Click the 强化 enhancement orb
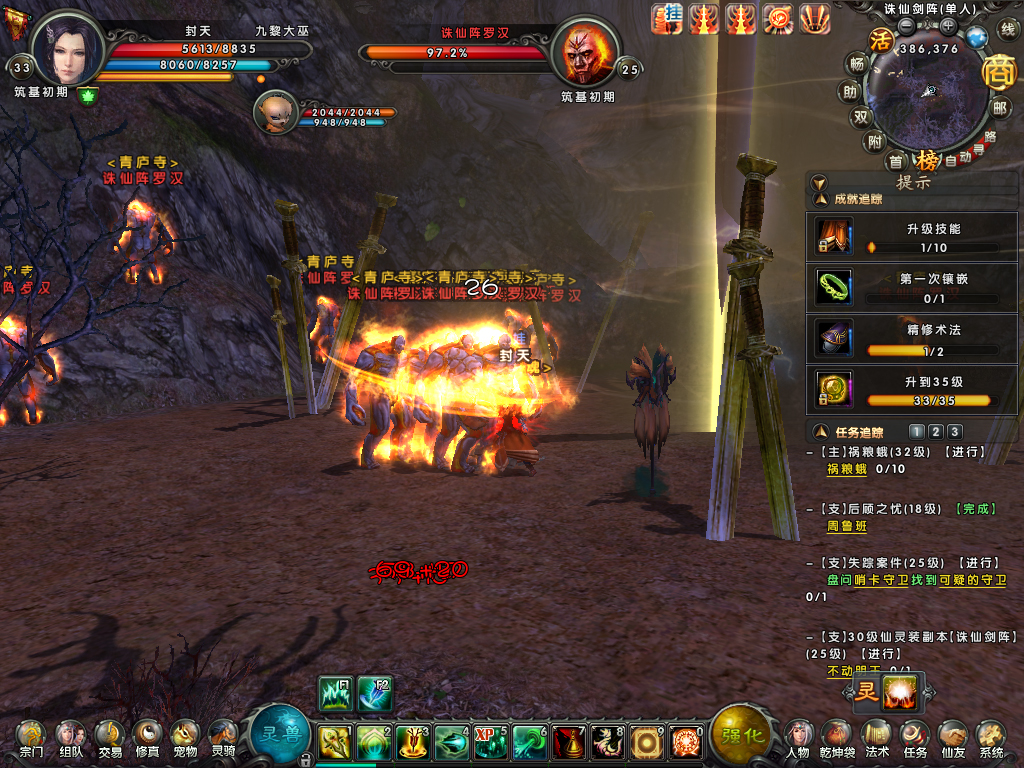Image resolution: width=1024 pixels, height=768 pixels. pyautogui.click(x=742, y=734)
